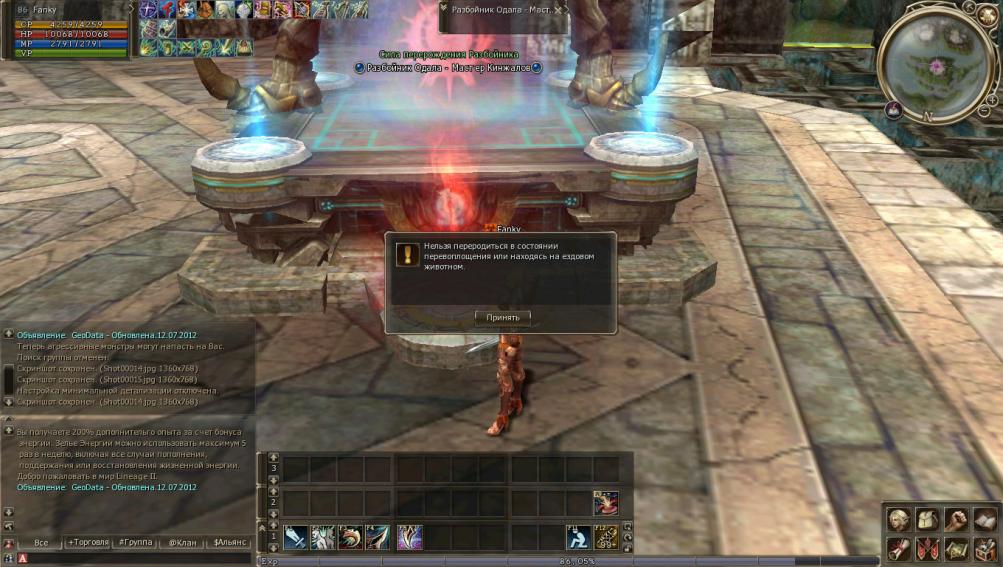This screenshot has height=567, width=1003.
Task: Open the character status elf portrait icon
Action: point(900,520)
